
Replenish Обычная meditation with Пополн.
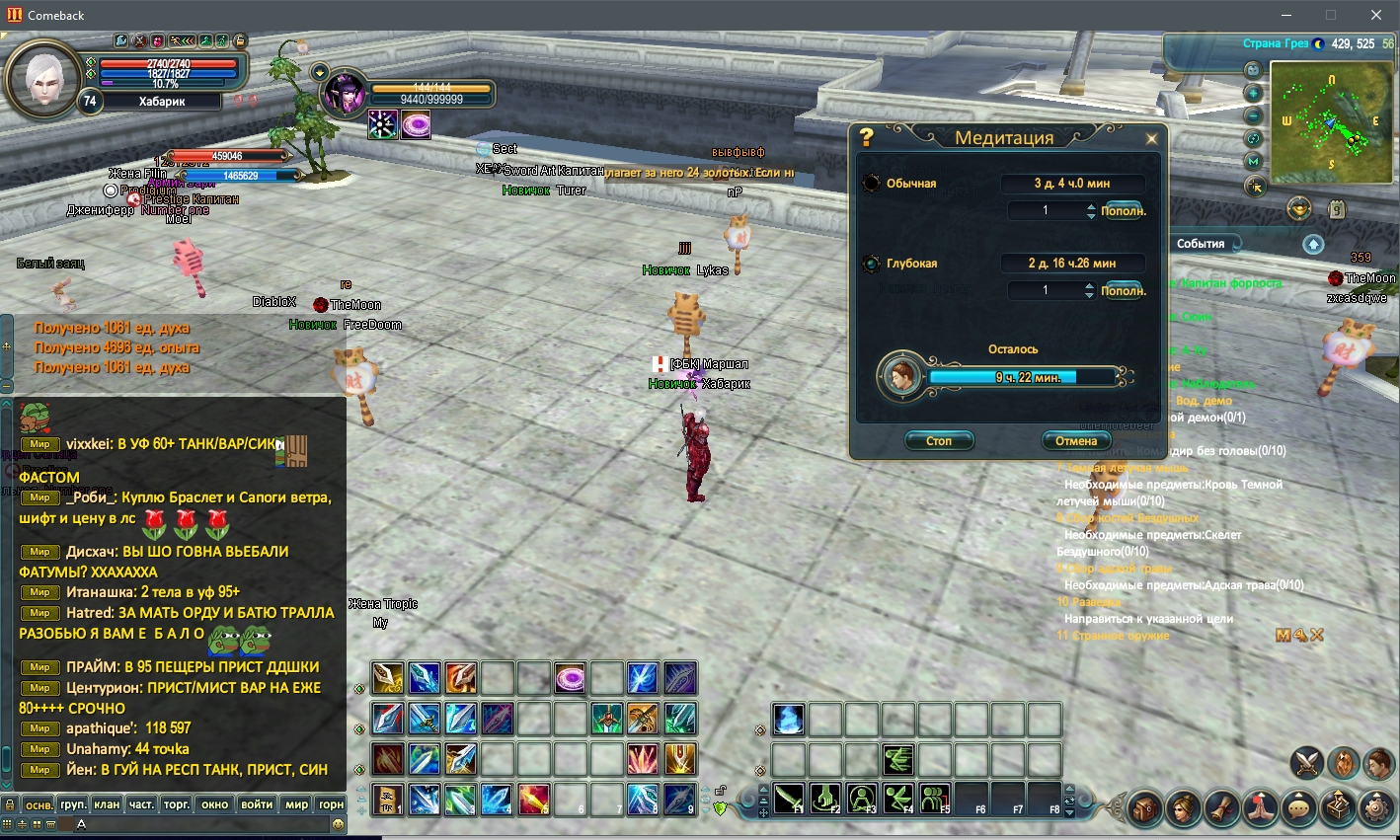point(1123,211)
